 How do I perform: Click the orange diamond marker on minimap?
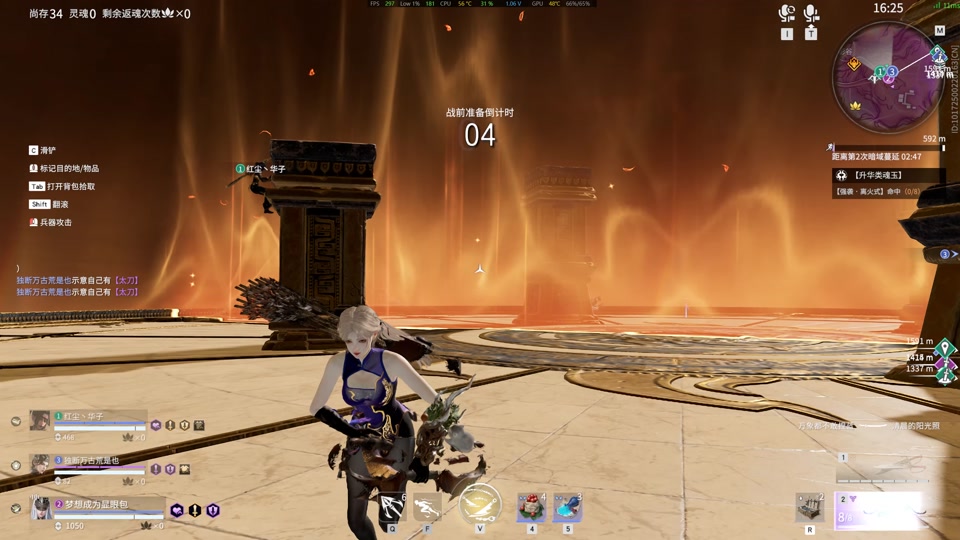854,64
